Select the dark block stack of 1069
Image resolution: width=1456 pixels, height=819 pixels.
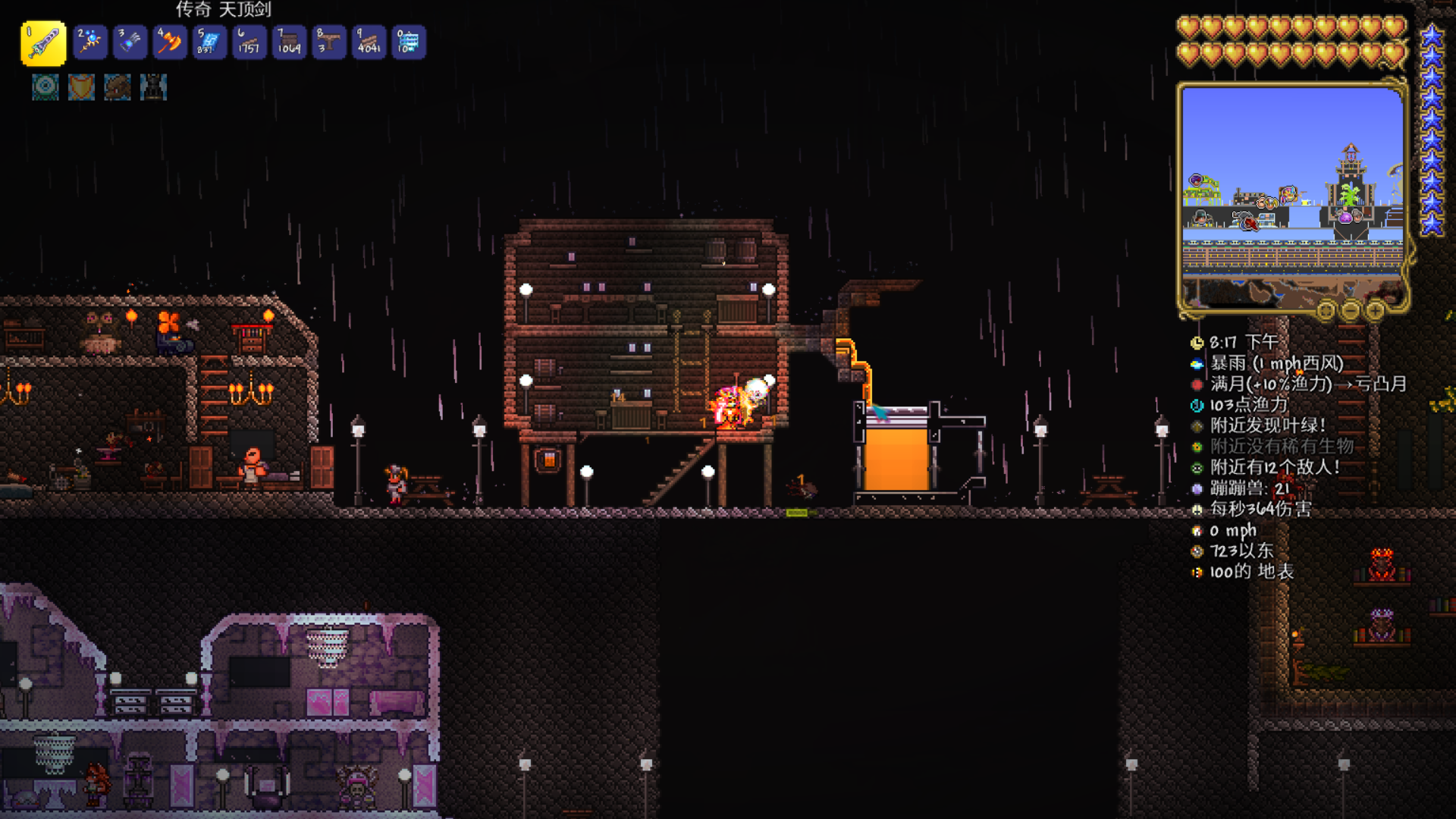click(289, 42)
